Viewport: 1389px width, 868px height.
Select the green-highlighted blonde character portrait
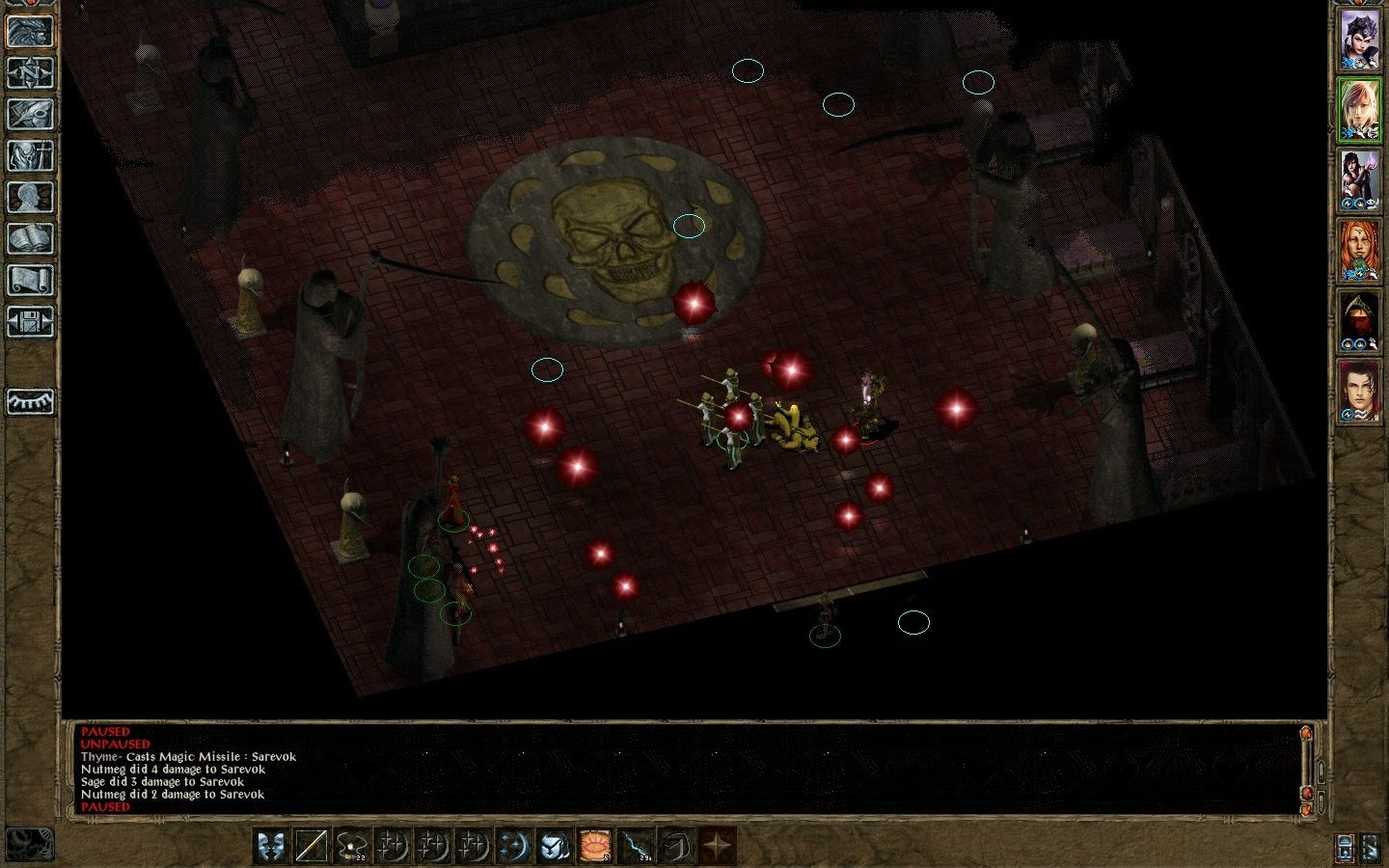click(x=1360, y=109)
